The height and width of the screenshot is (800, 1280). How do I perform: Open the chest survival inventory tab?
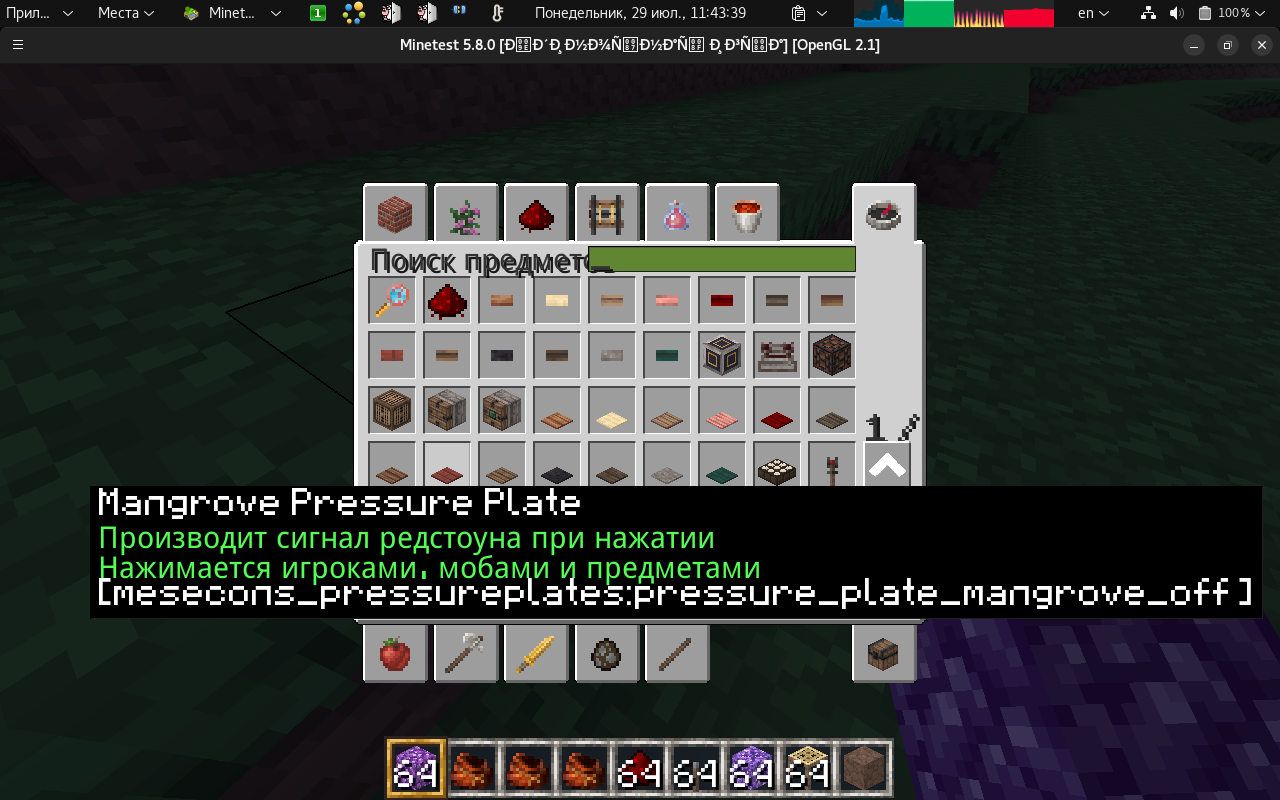(x=884, y=654)
